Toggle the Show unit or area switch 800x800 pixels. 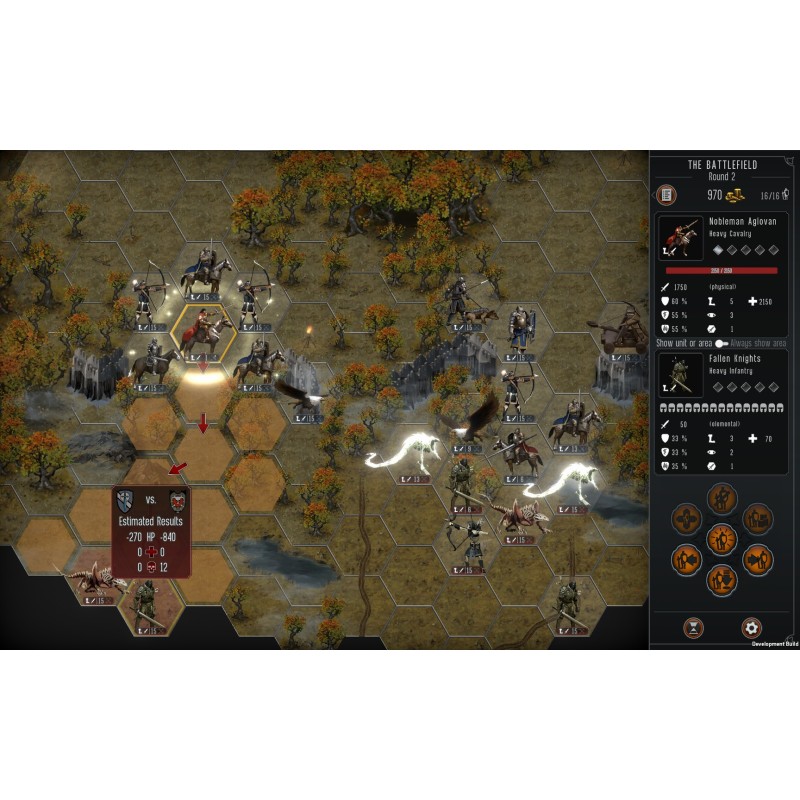pos(721,342)
